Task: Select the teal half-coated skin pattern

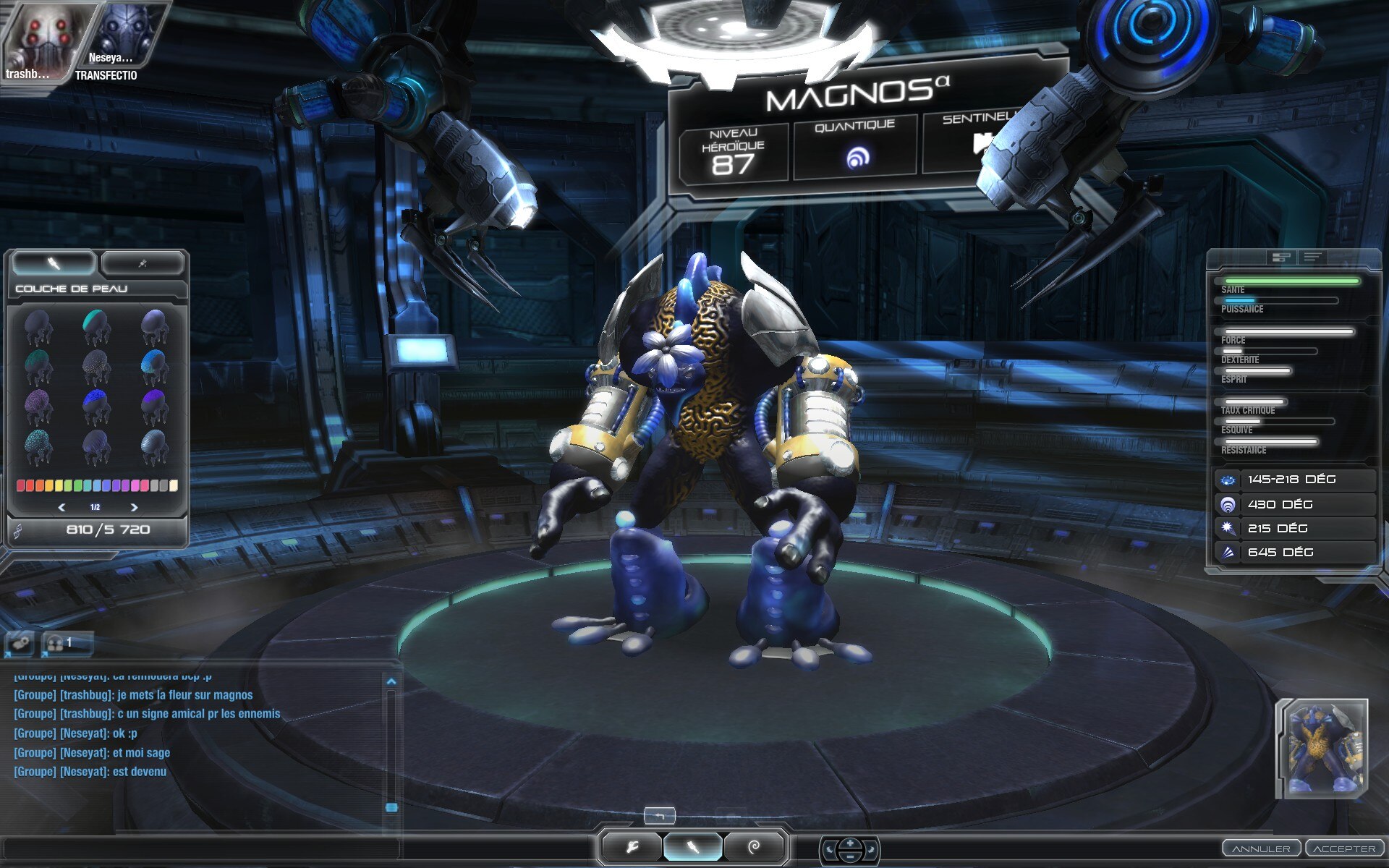Action: [x=95, y=327]
